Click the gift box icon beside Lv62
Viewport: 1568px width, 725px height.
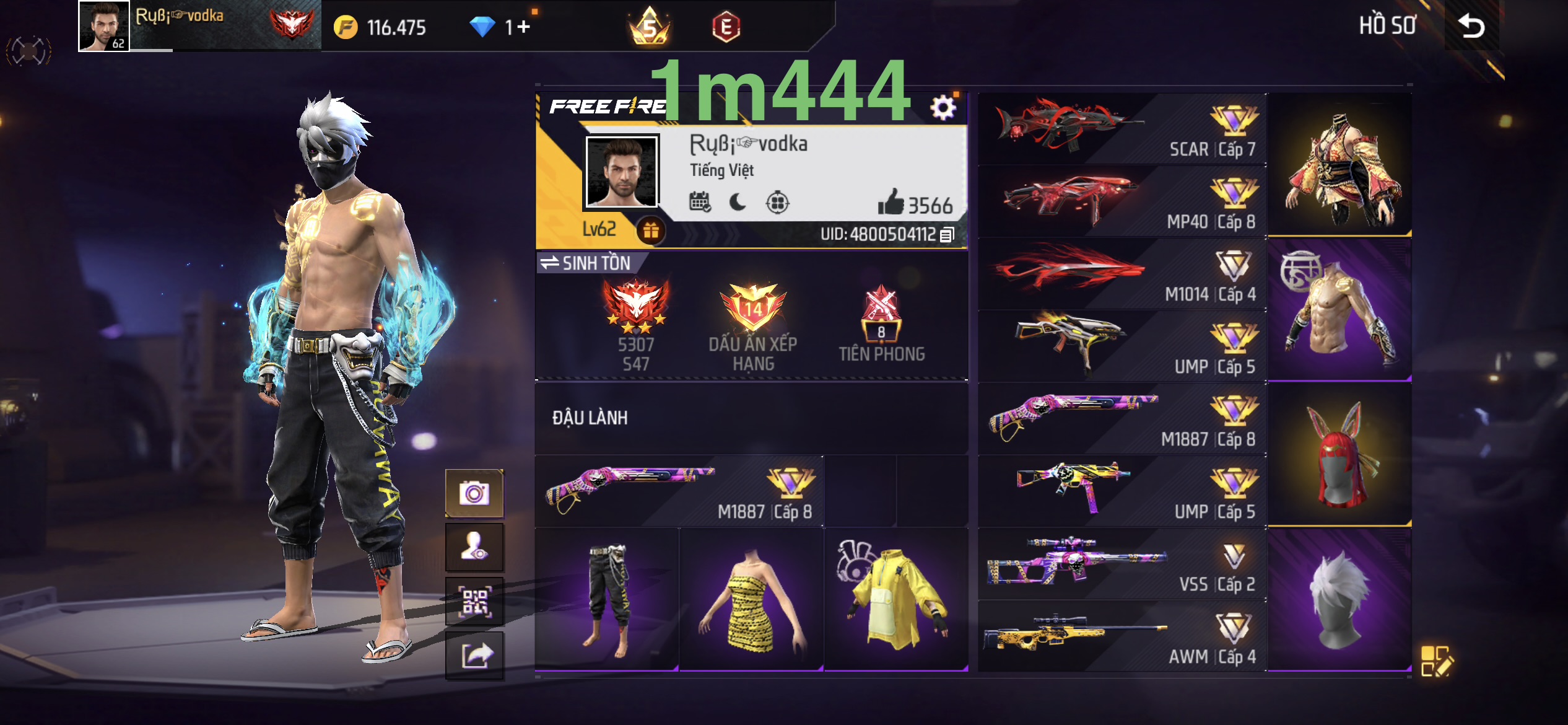pos(650,231)
